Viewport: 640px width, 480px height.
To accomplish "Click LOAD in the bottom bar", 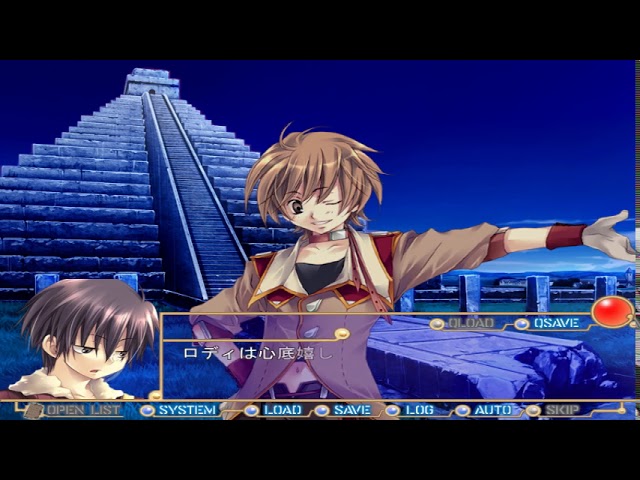I will 282,410.
